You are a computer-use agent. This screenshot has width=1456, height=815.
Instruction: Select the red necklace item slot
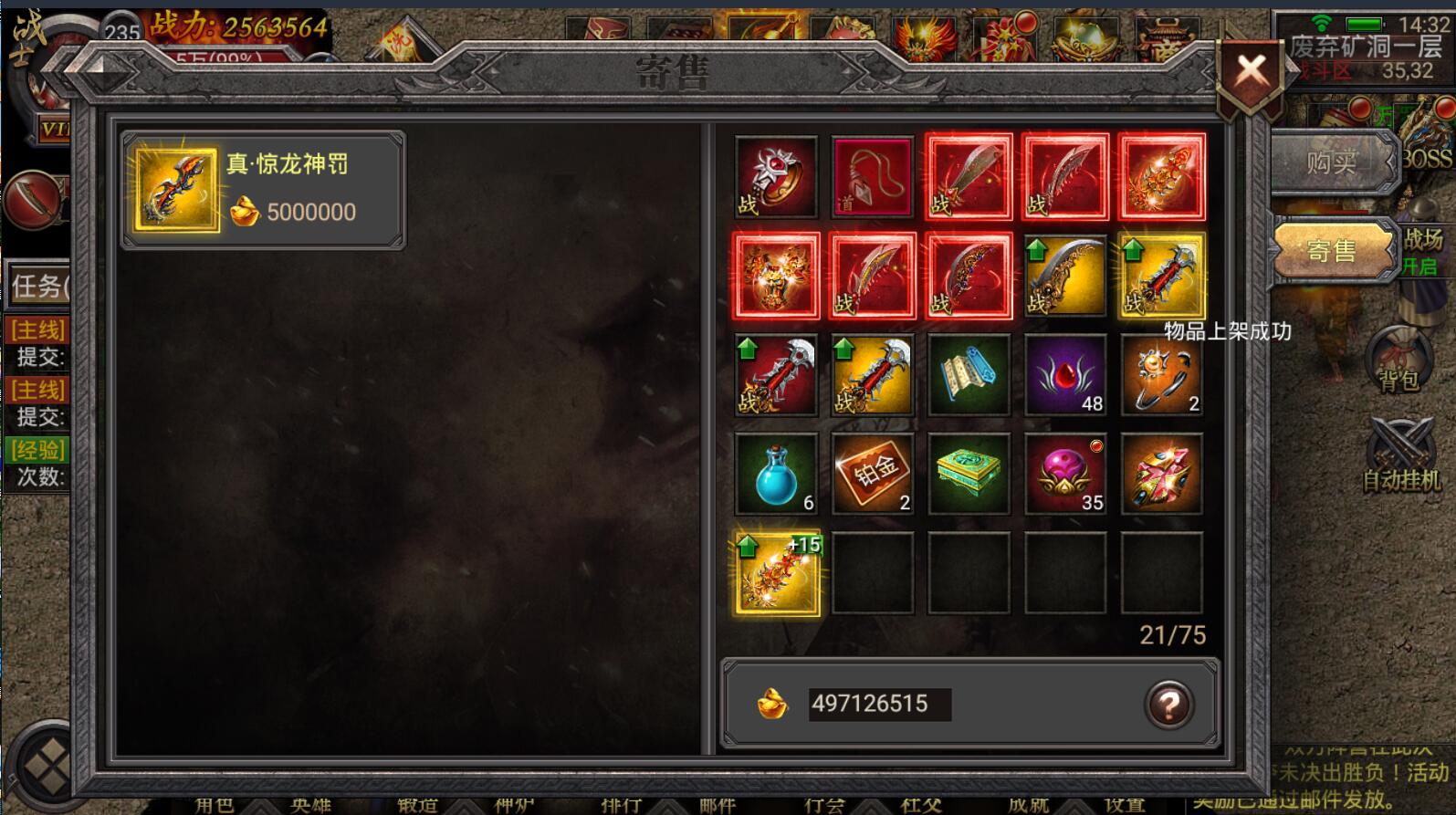(873, 177)
